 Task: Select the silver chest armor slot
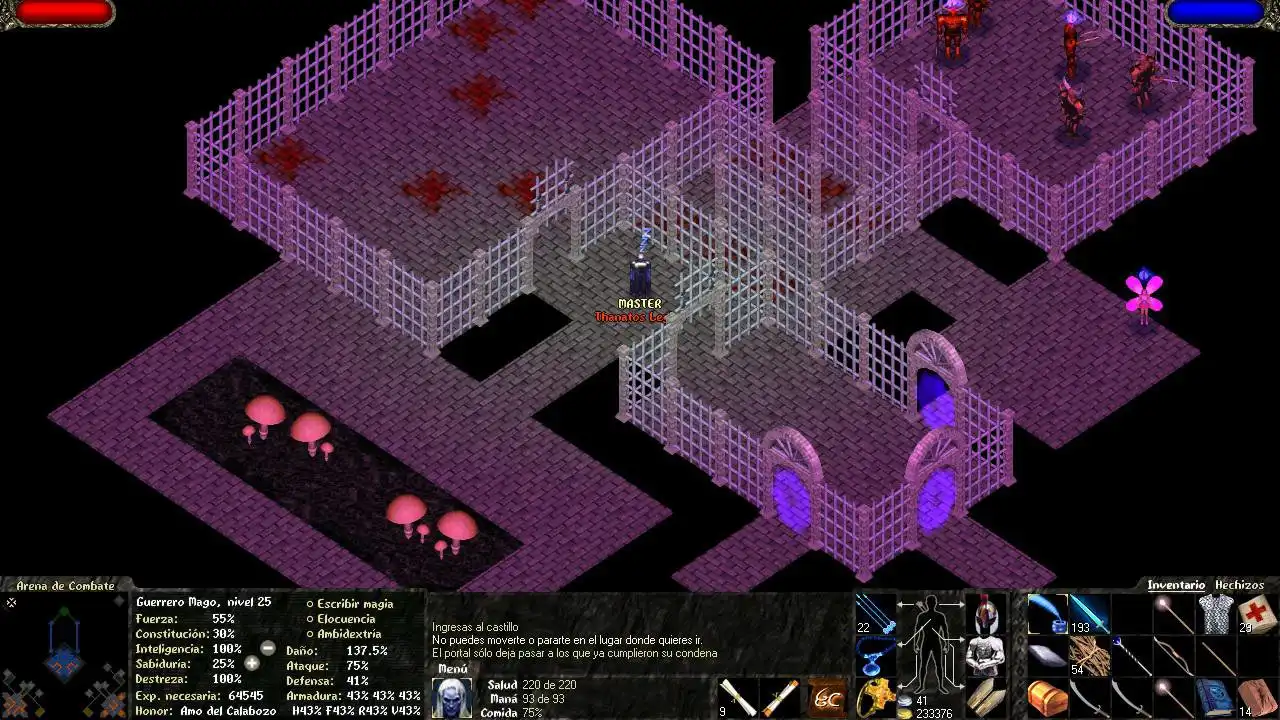pyautogui.click(x=986, y=655)
